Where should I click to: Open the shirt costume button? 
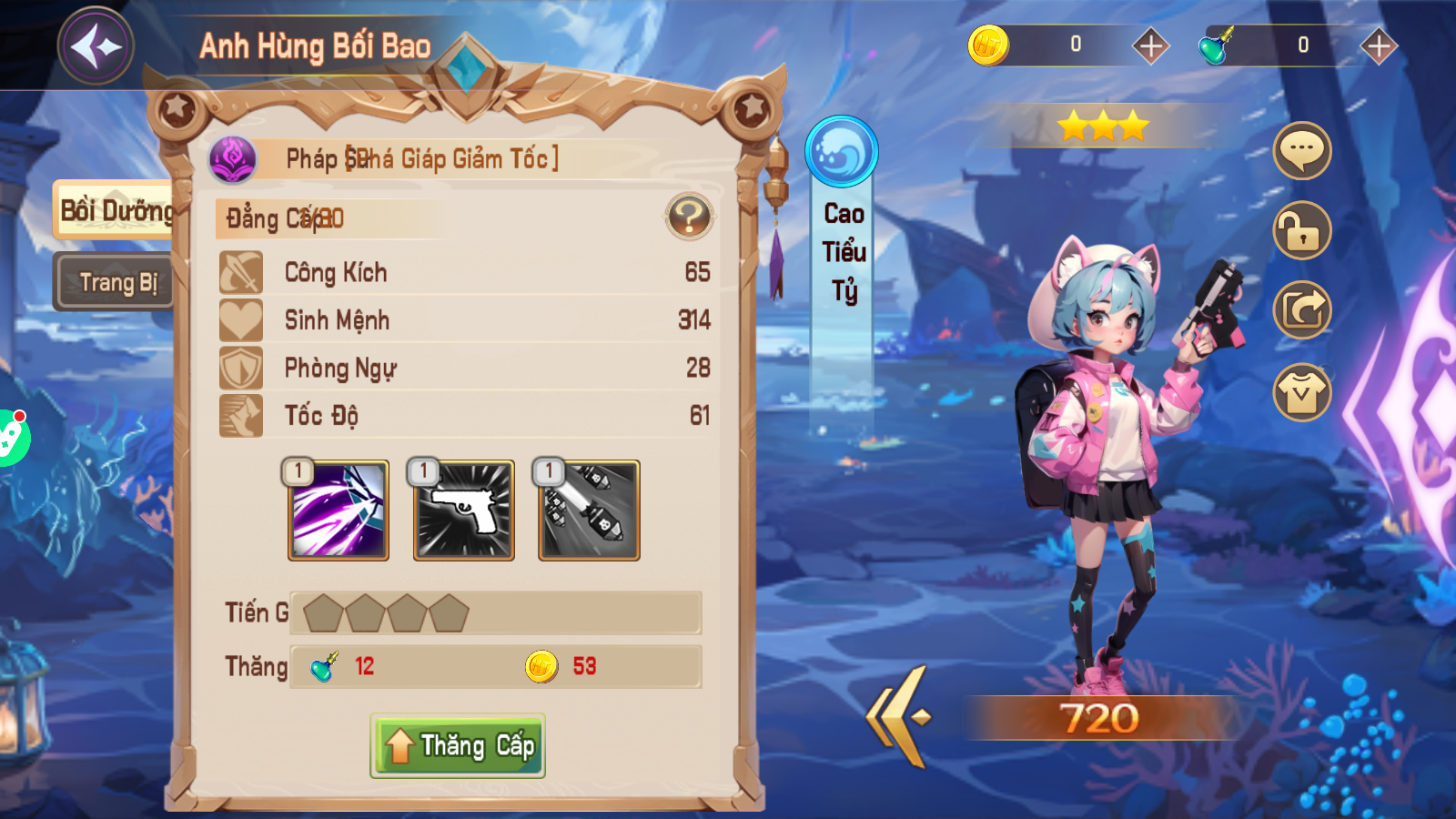click(1302, 392)
